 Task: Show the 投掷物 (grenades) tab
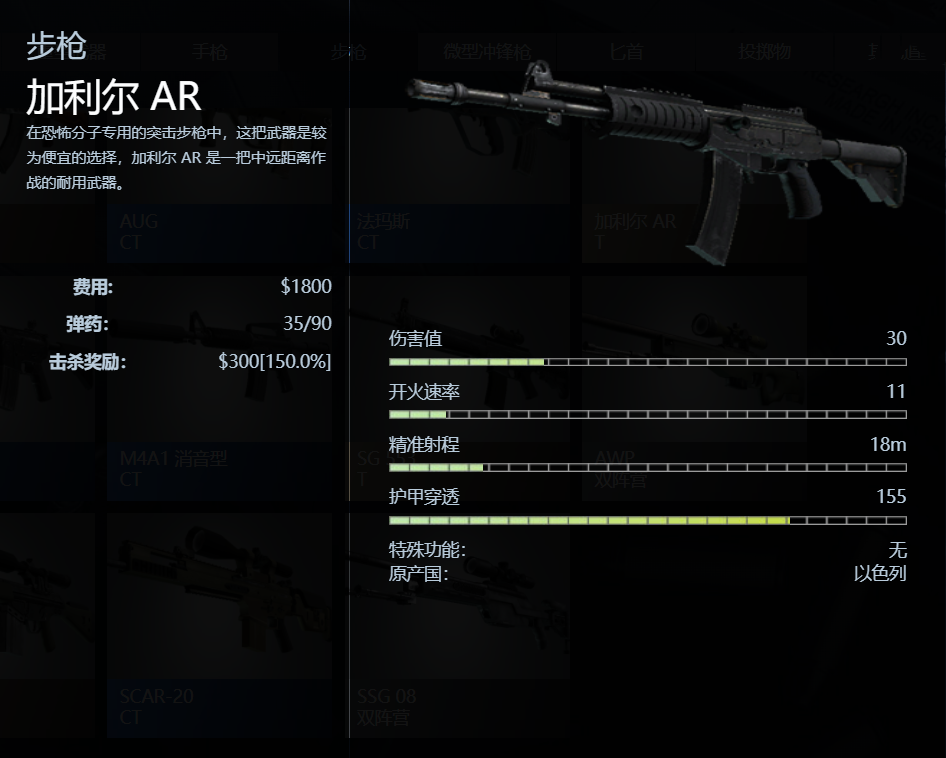pos(764,52)
